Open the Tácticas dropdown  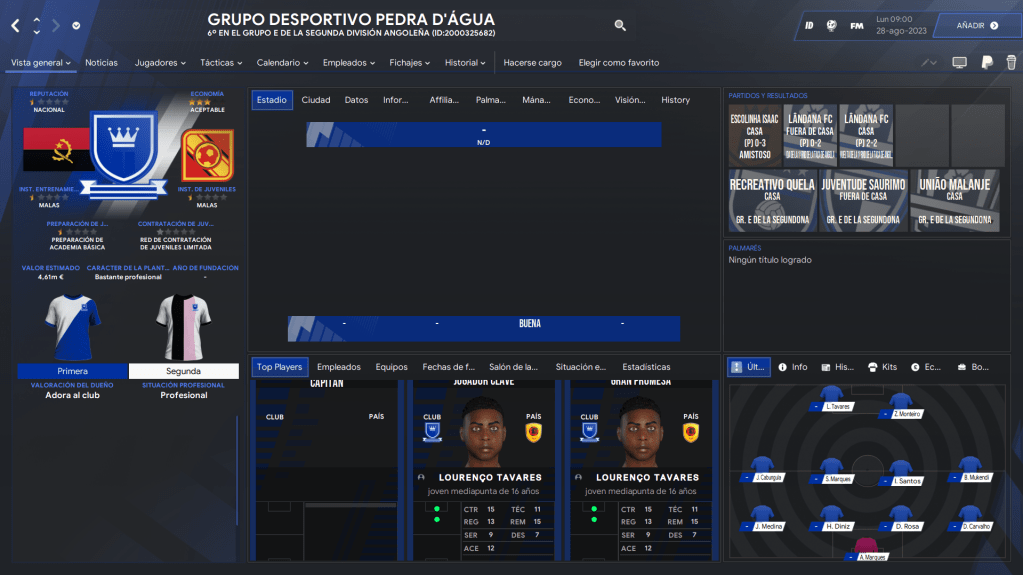(x=221, y=63)
